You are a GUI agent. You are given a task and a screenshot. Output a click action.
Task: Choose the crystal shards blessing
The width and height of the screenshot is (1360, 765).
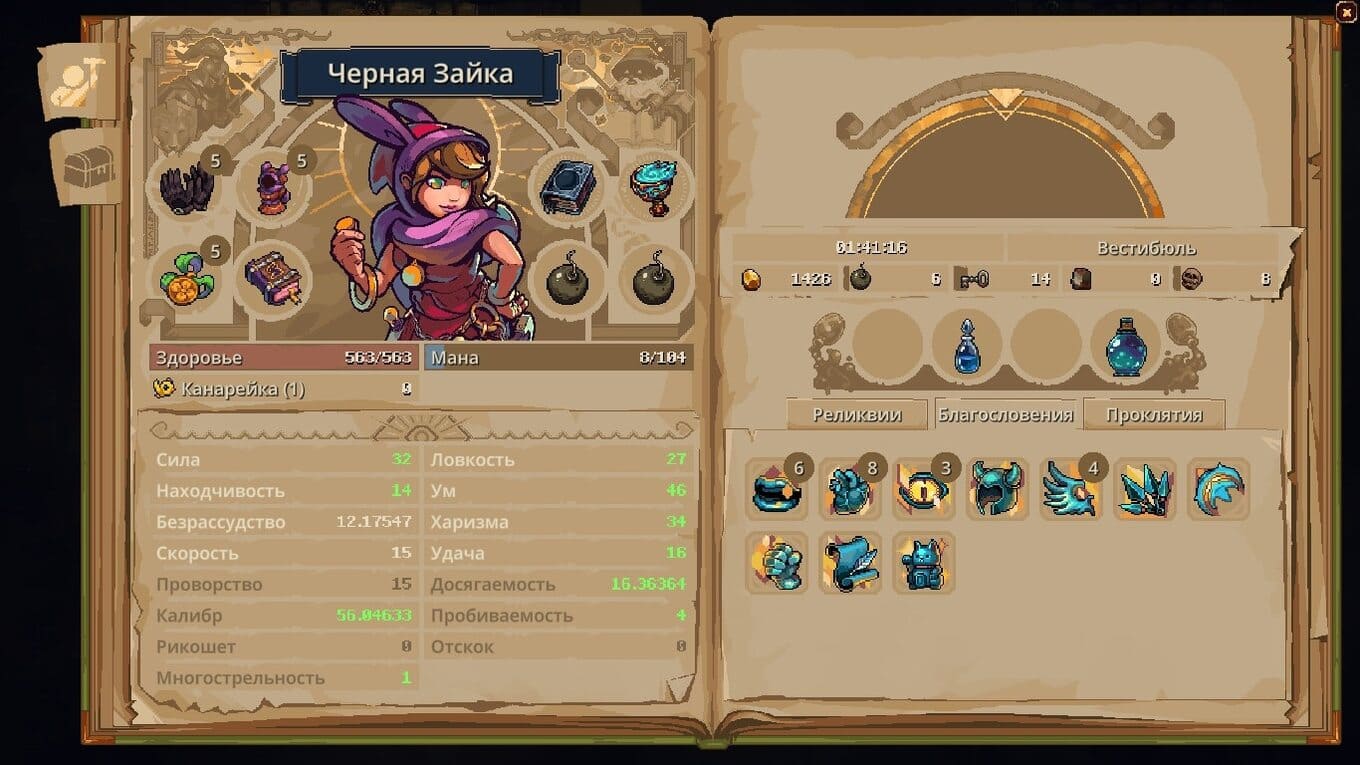[1145, 490]
